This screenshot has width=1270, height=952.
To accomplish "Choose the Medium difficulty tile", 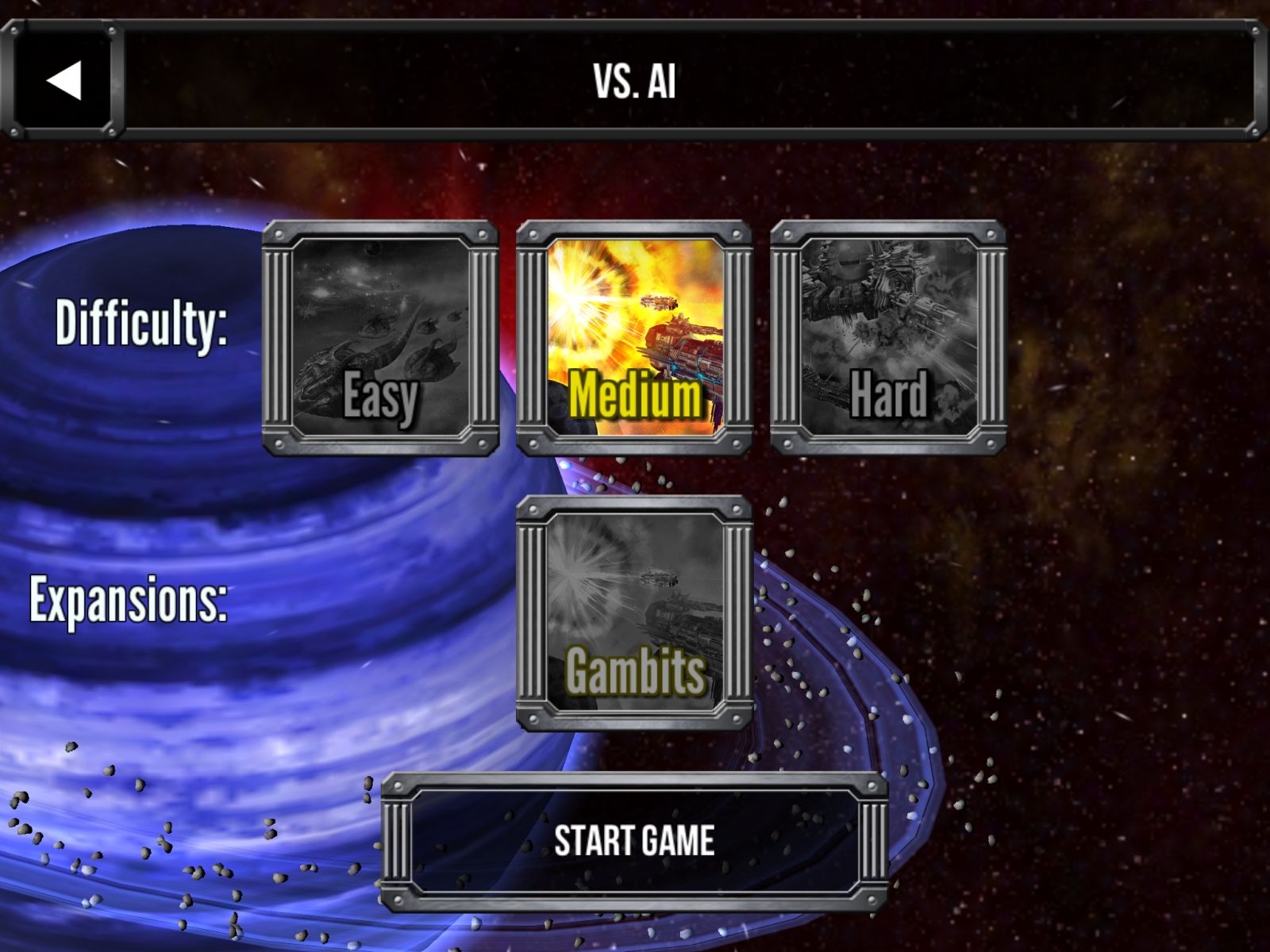I will [634, 338].
